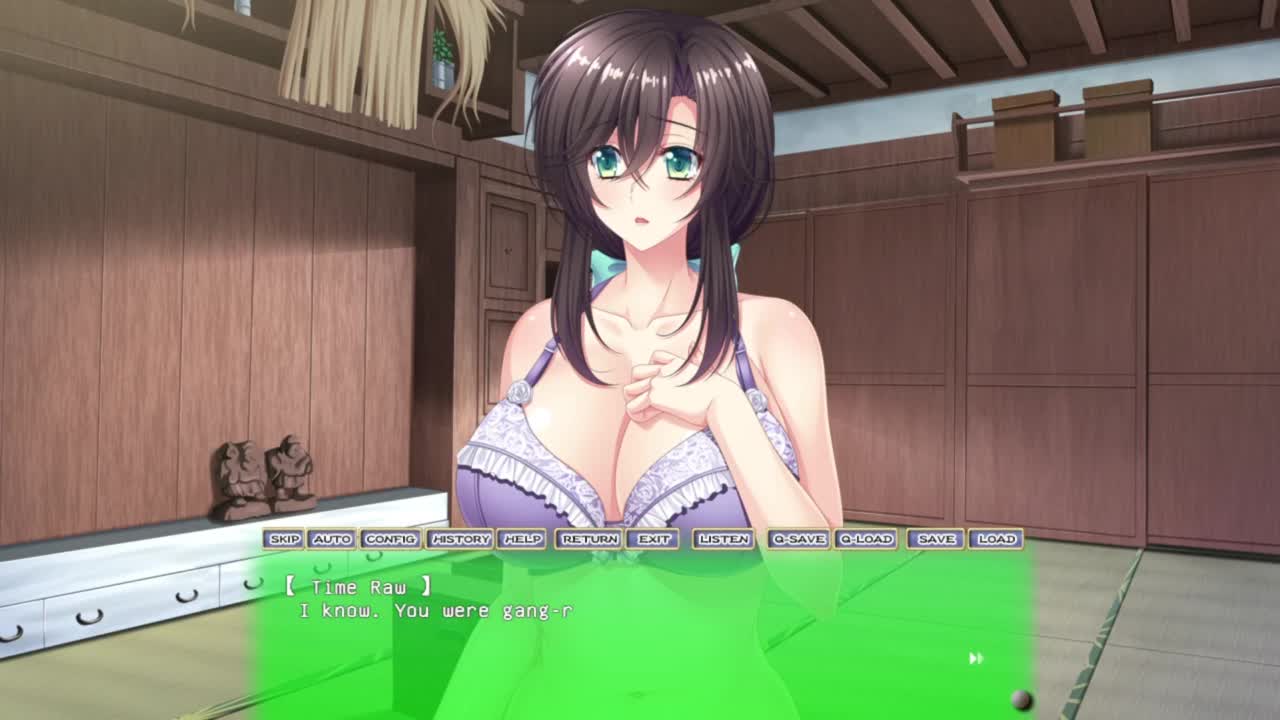The image size is (1280, 720).
Task: Open the LOAD menu
Action: click(996, 539)
